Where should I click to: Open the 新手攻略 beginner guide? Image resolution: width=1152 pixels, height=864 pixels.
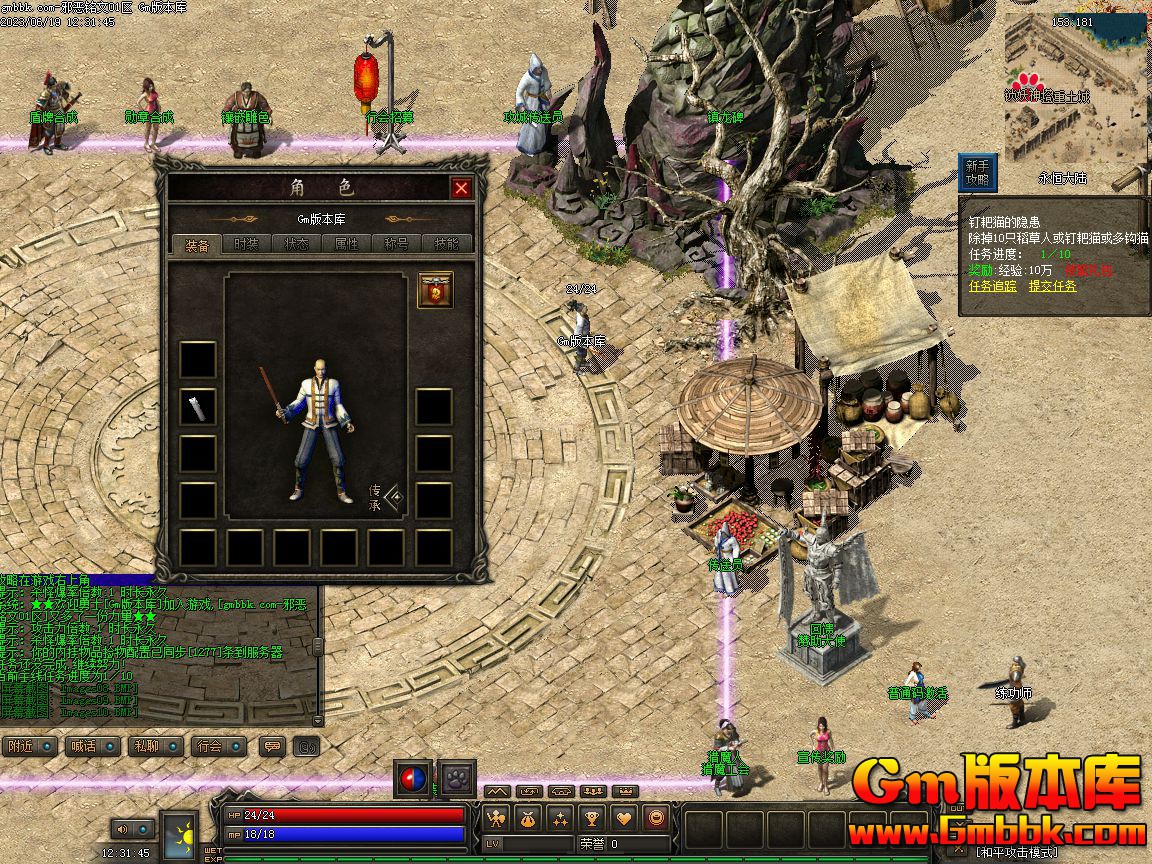click(x=977, y=173)
